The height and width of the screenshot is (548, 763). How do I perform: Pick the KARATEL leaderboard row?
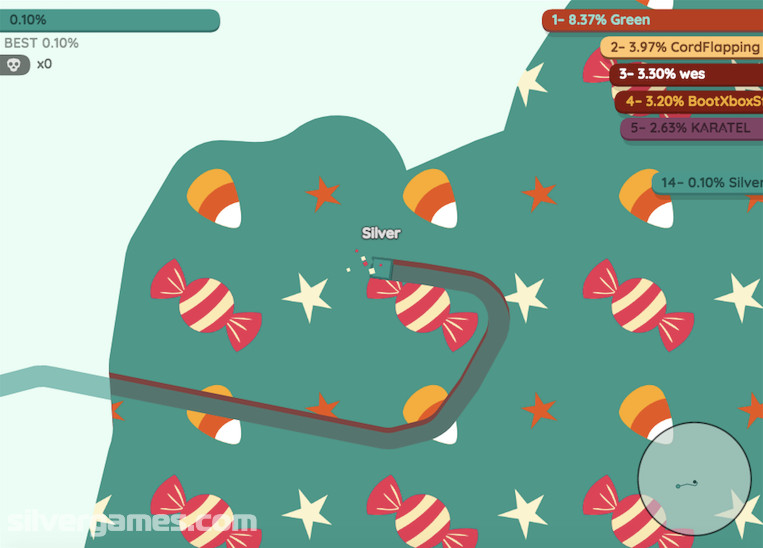(690, 128)
